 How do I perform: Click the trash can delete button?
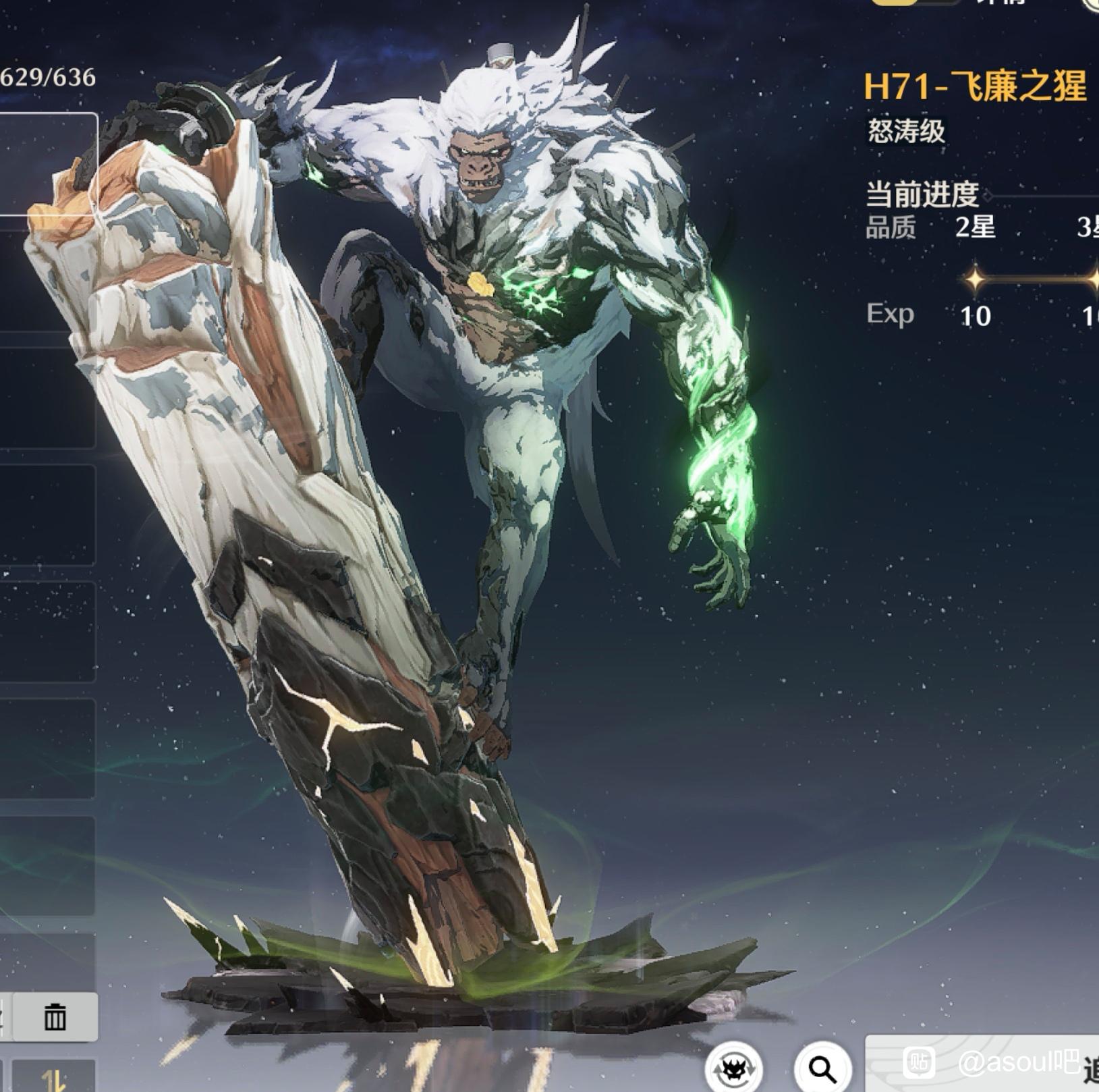tap(55, 1016)
